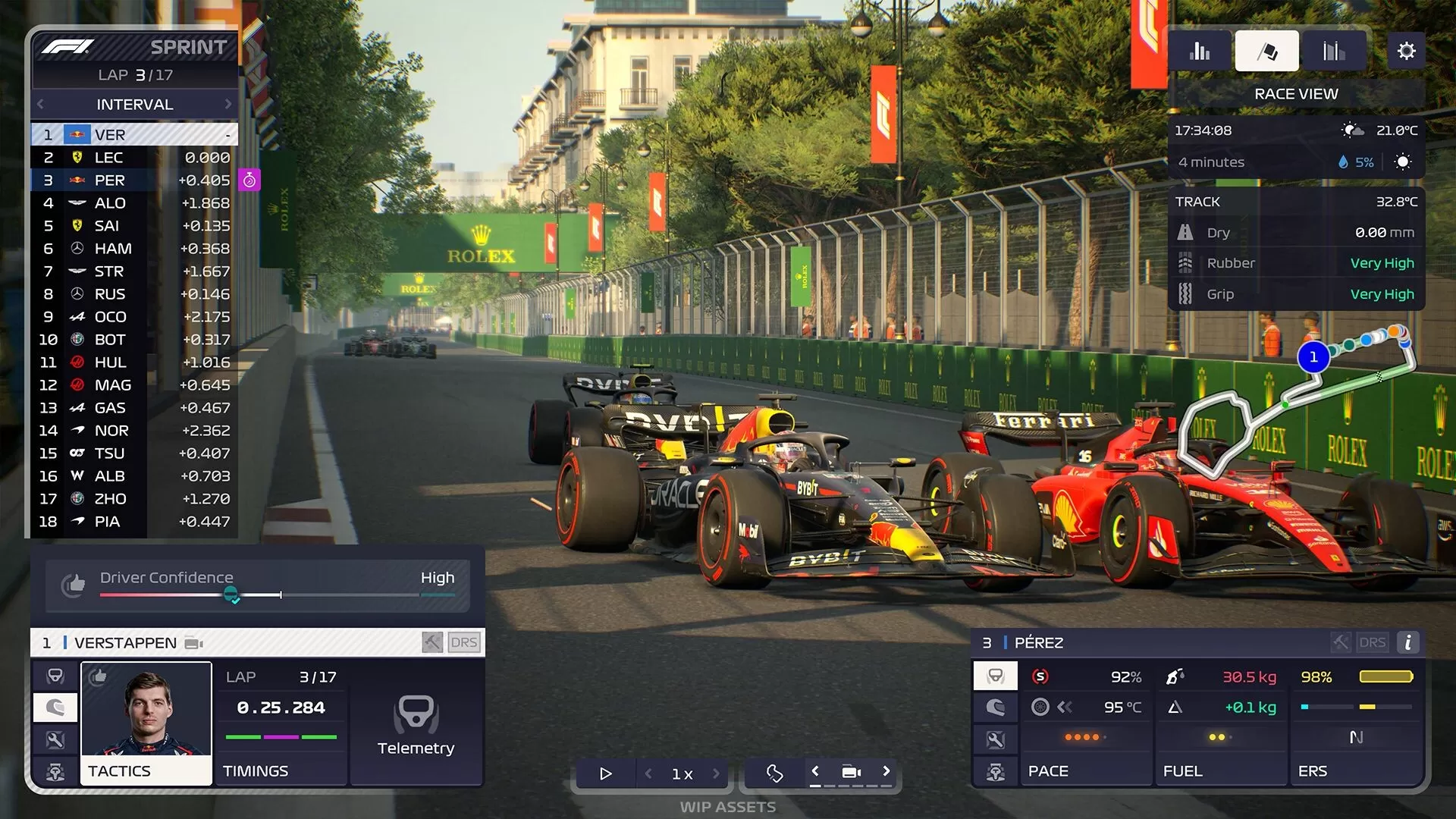Select the bar chart standings icon
The width and height of the screenshot is (1456, 819).
(x=1200, y=50)
